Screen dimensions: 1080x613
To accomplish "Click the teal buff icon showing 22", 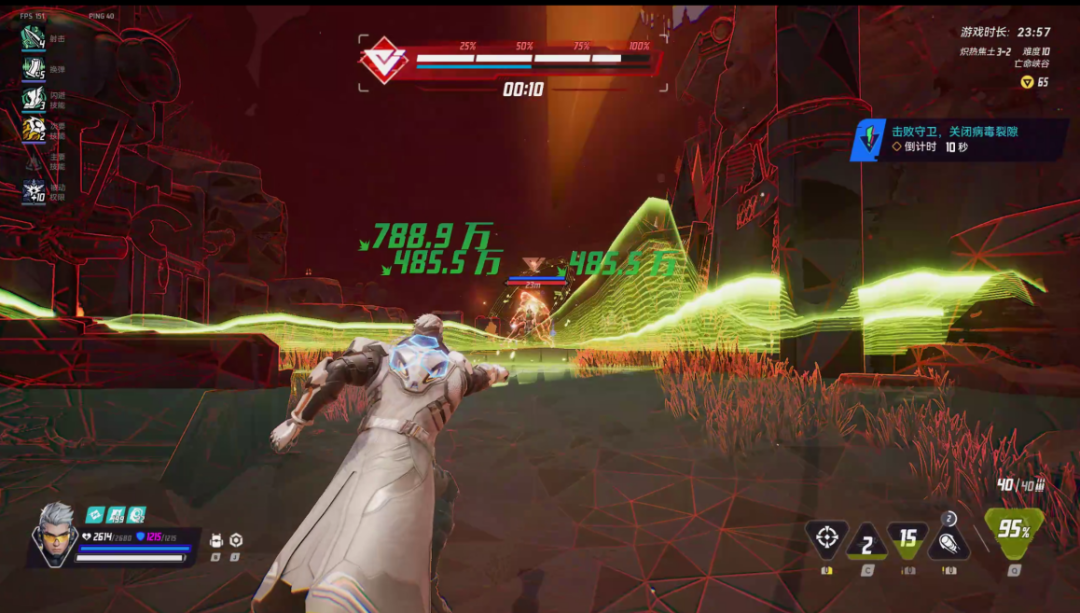I will pos(137,514).
